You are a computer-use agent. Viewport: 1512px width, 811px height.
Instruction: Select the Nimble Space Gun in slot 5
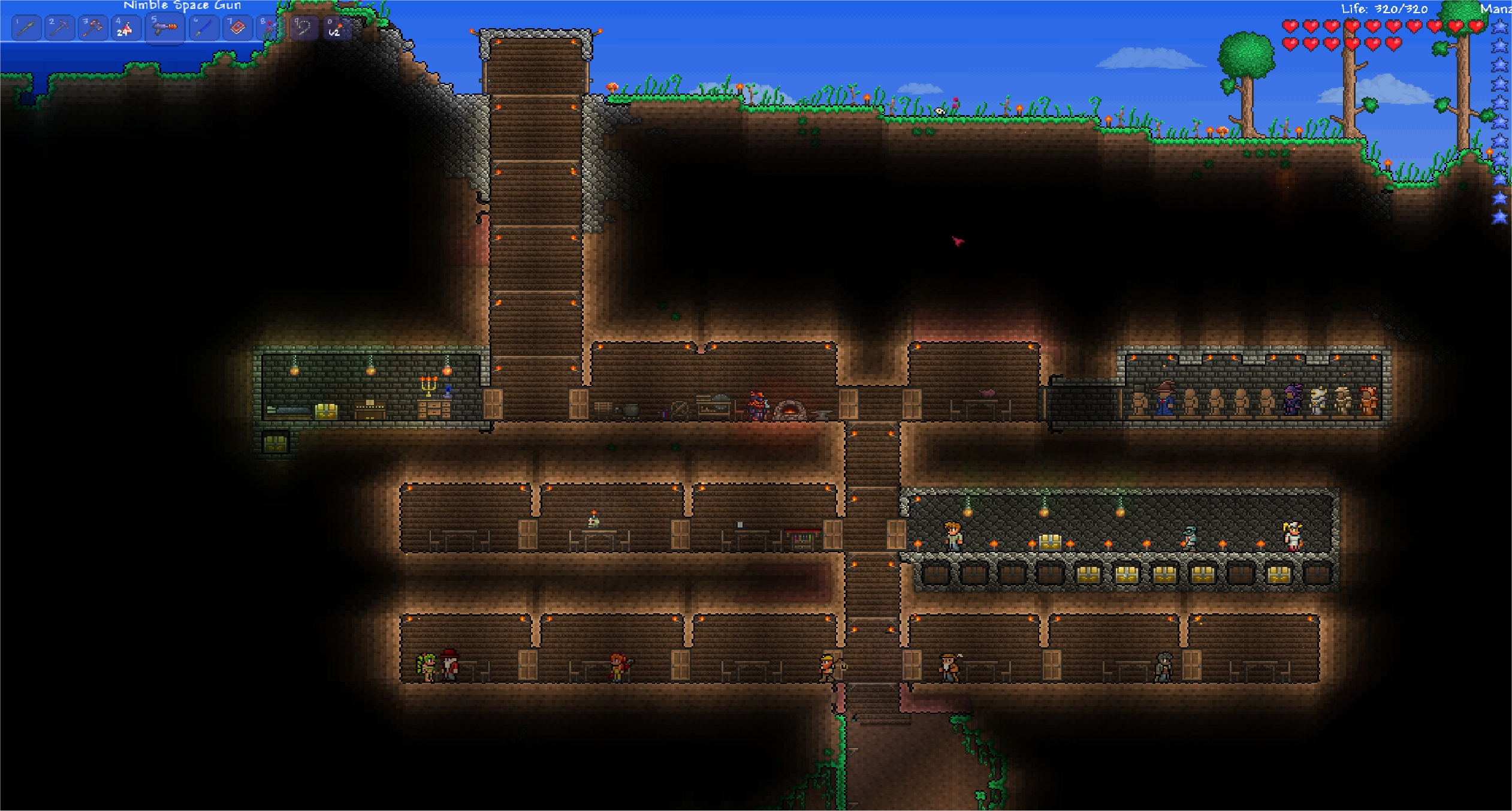165,29
